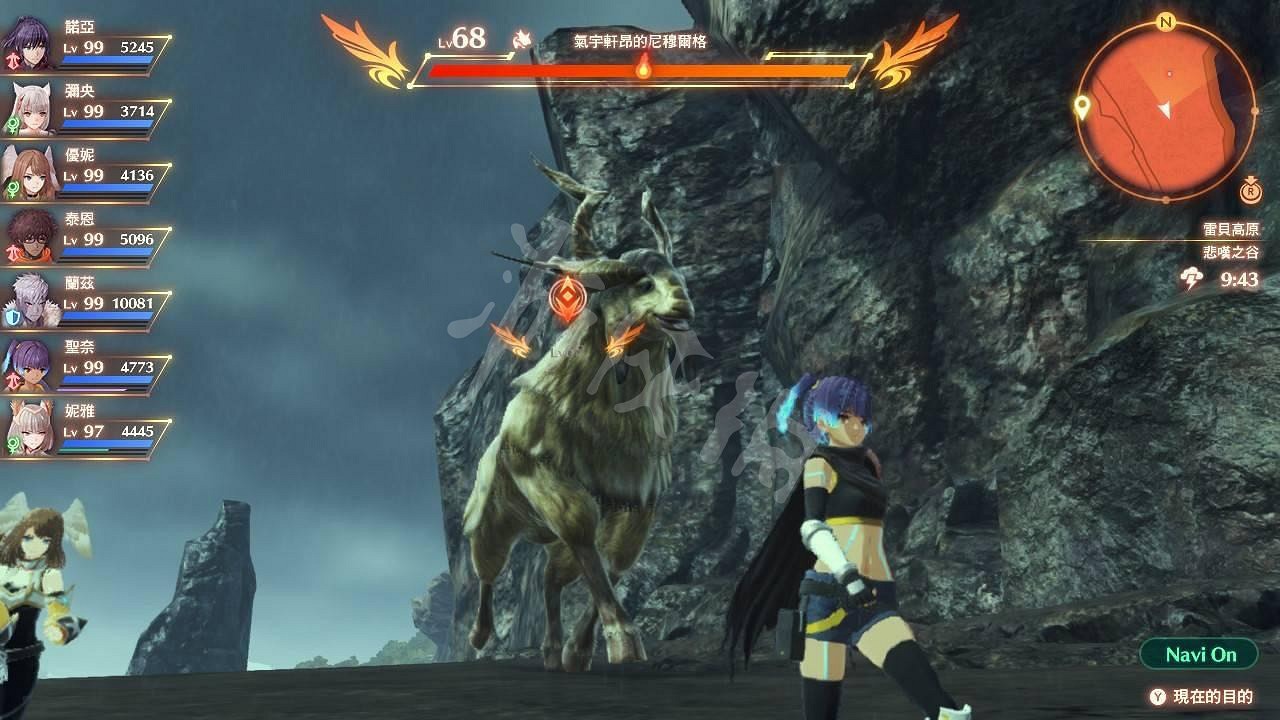Toggle the R map rotation control under the minimap
This screenshot has width=1280, height=720.
click(x=1250, y=194)
